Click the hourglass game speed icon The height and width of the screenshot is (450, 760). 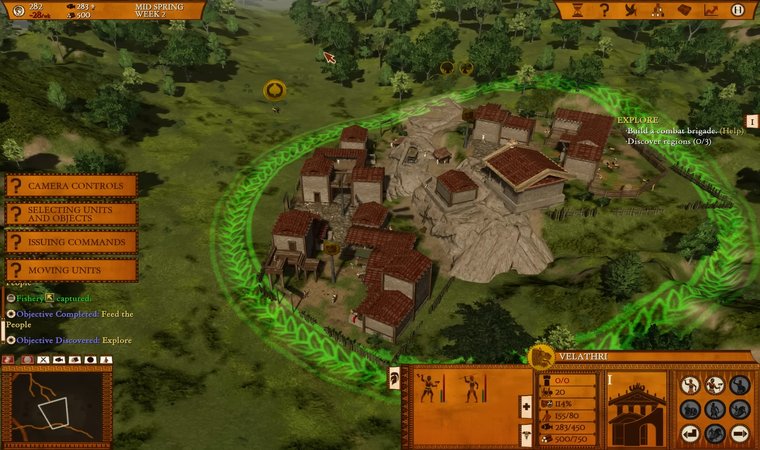click(x=577, y=10)
